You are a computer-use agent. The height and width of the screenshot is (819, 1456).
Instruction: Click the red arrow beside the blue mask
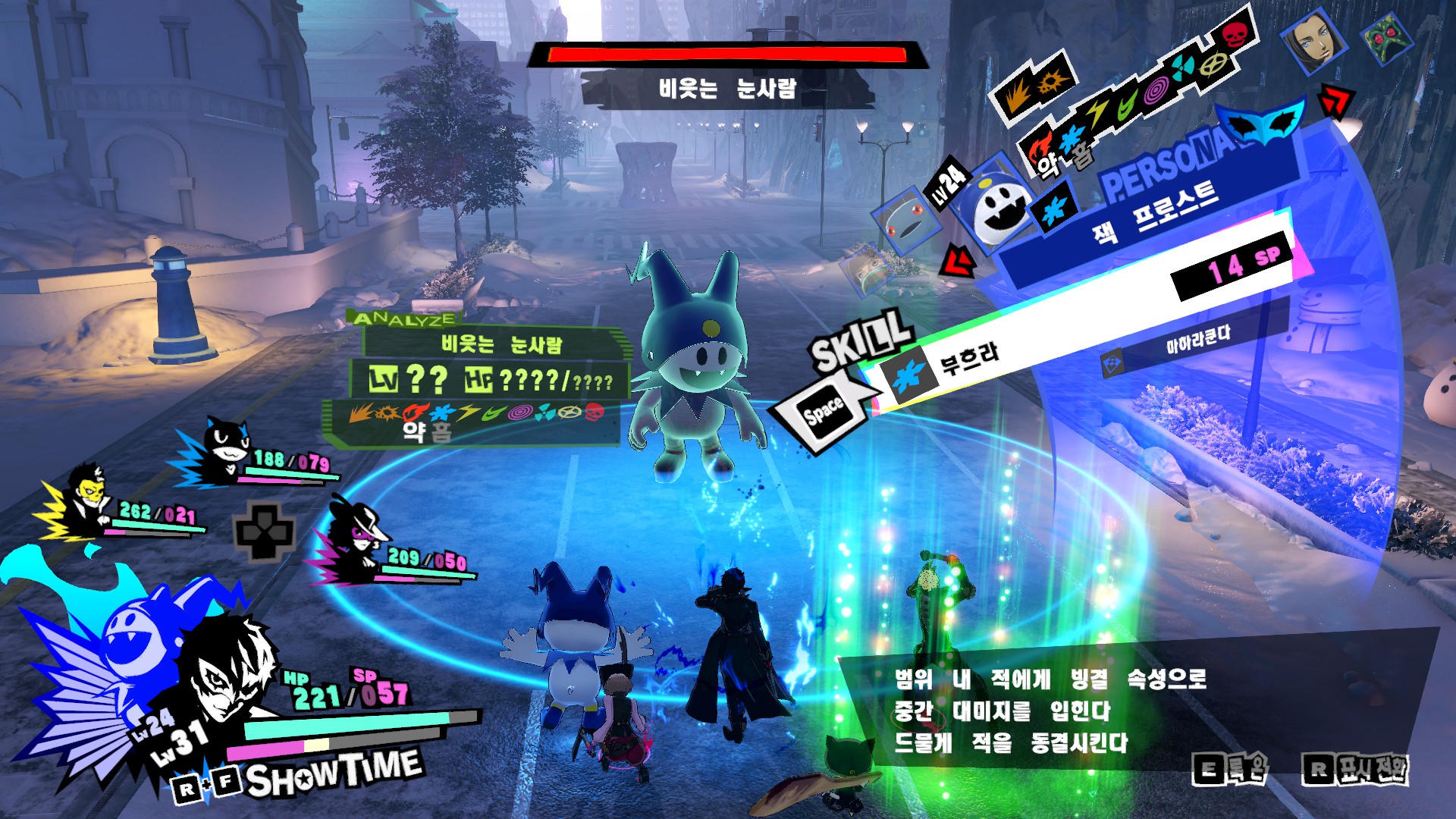tap(1337, 101)
